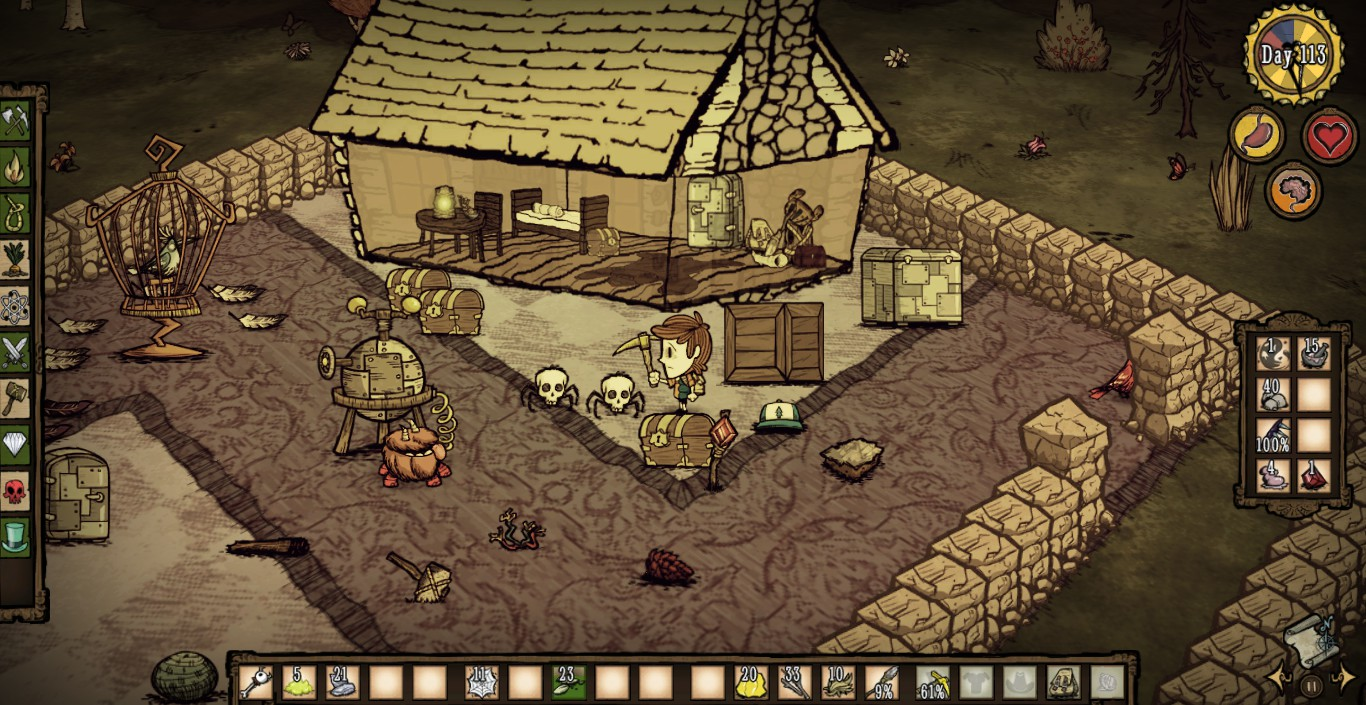Open the red skull Magic tab
This screenshot has height=705, width=1366.
coord(16,491)
